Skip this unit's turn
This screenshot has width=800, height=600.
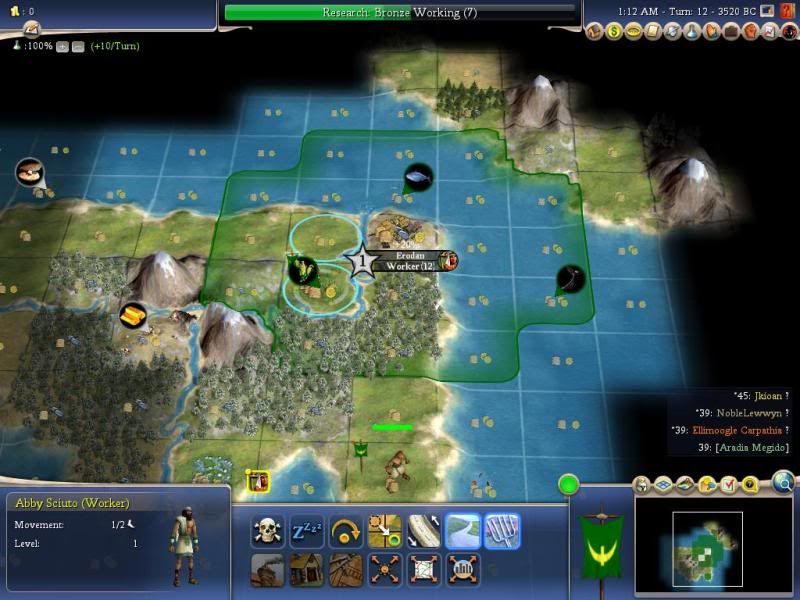pos(345,531)
